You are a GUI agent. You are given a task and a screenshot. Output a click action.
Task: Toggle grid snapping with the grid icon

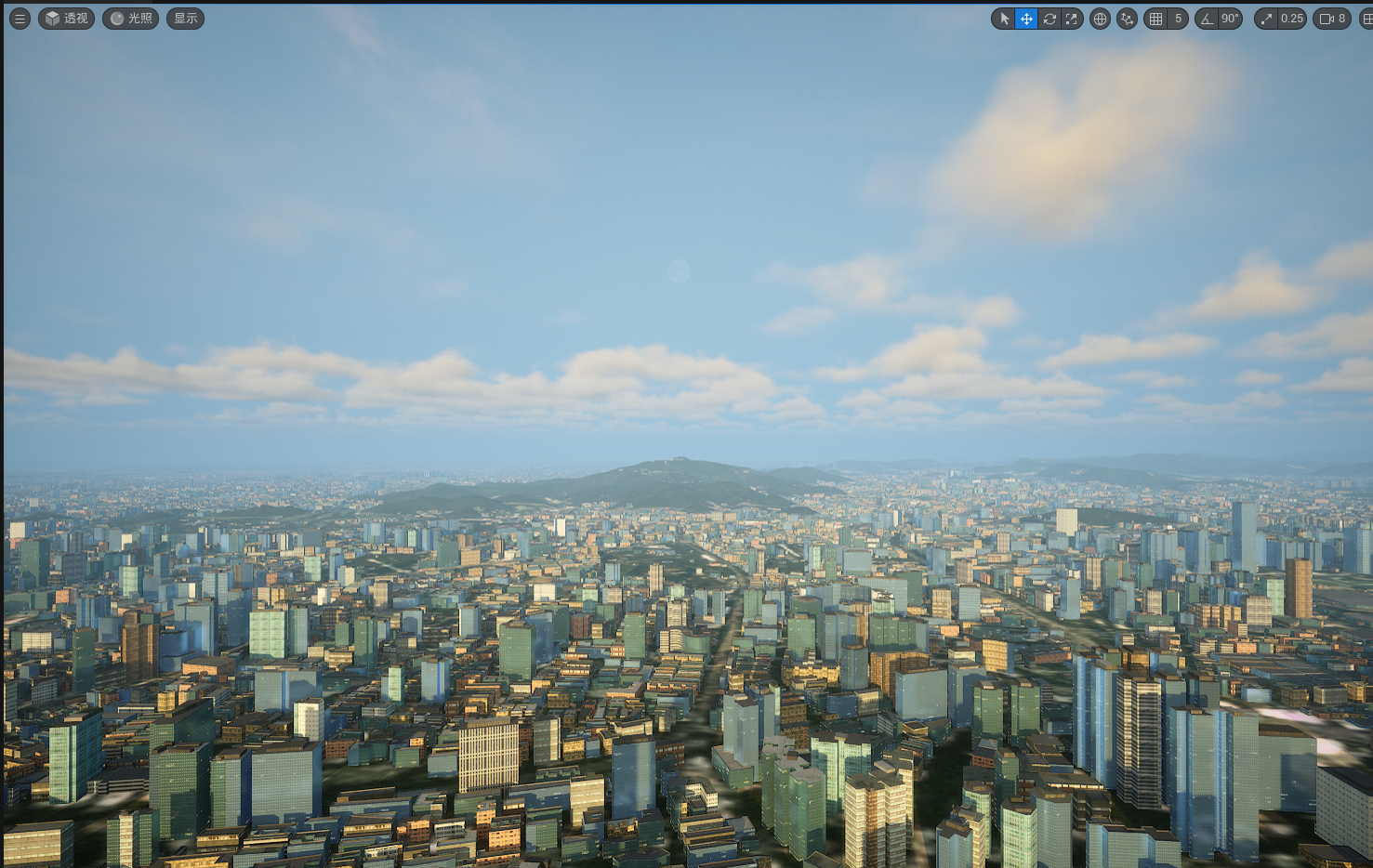(x=1156, y=19)
